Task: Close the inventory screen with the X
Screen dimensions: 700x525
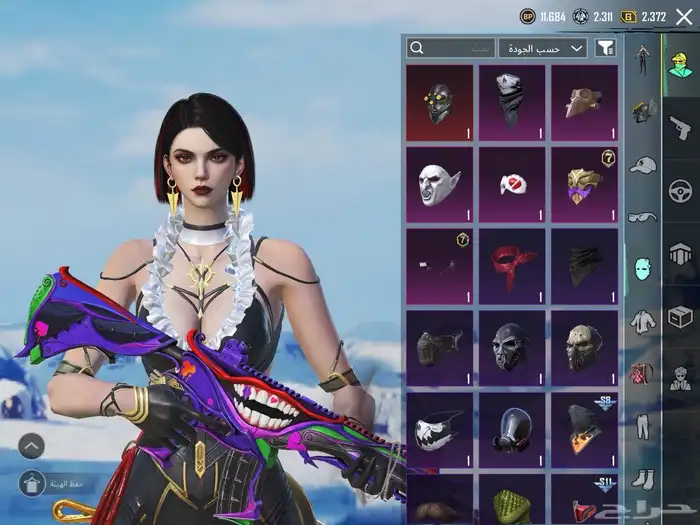Action: [684, 17]
